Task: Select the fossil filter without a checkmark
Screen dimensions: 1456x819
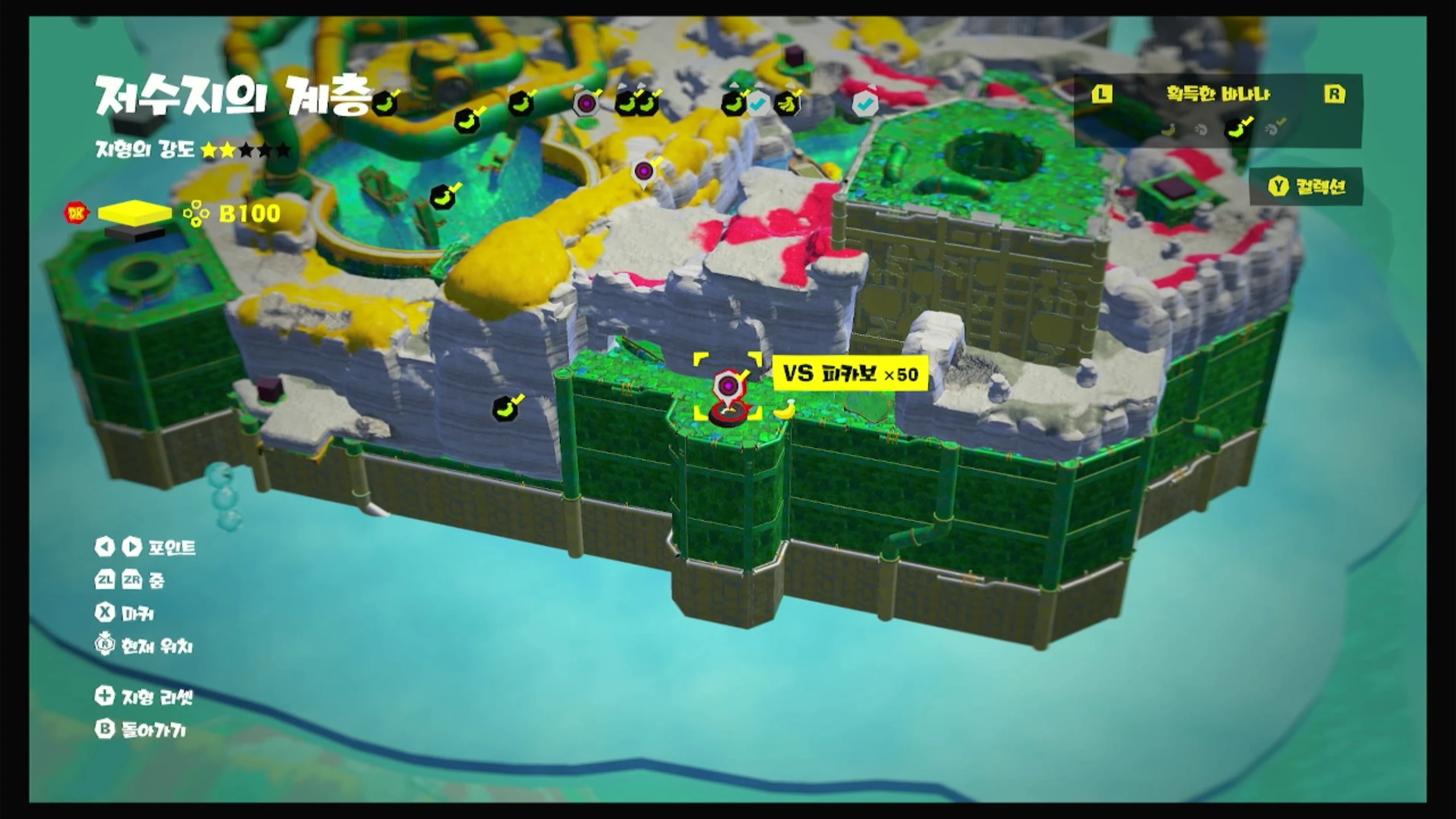Action: [1201, 130]
